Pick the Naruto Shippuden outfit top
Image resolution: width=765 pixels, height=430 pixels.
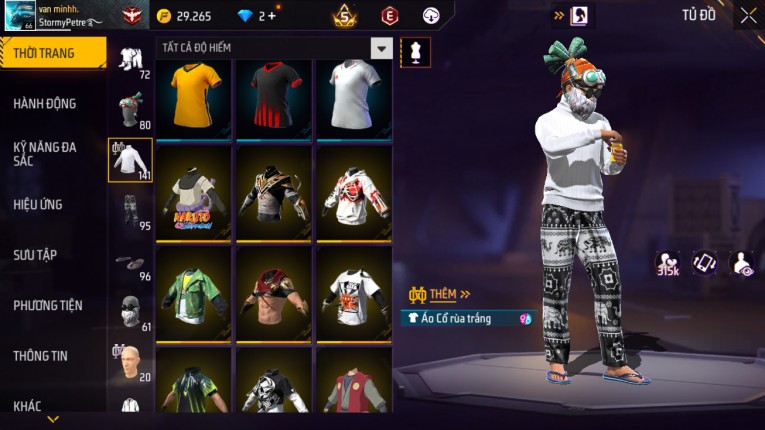point(195,193)
